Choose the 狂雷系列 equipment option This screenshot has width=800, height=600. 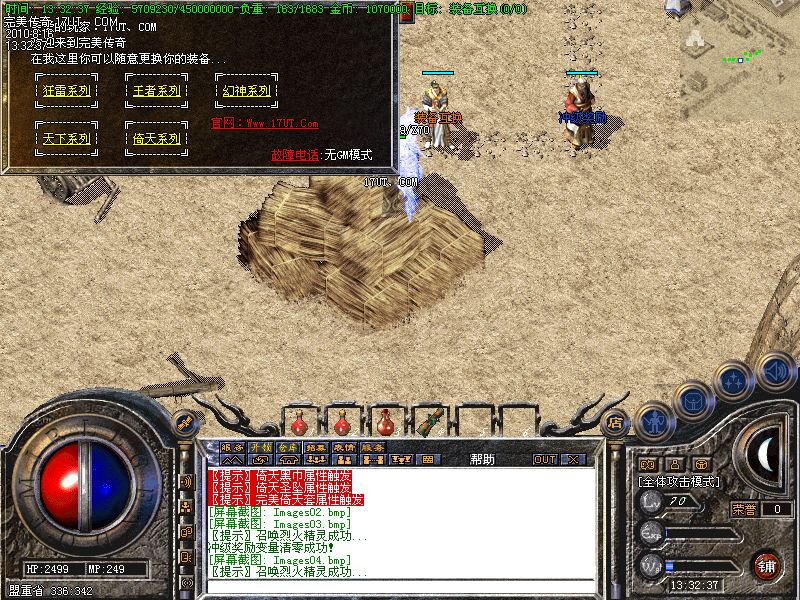point(67,90)
